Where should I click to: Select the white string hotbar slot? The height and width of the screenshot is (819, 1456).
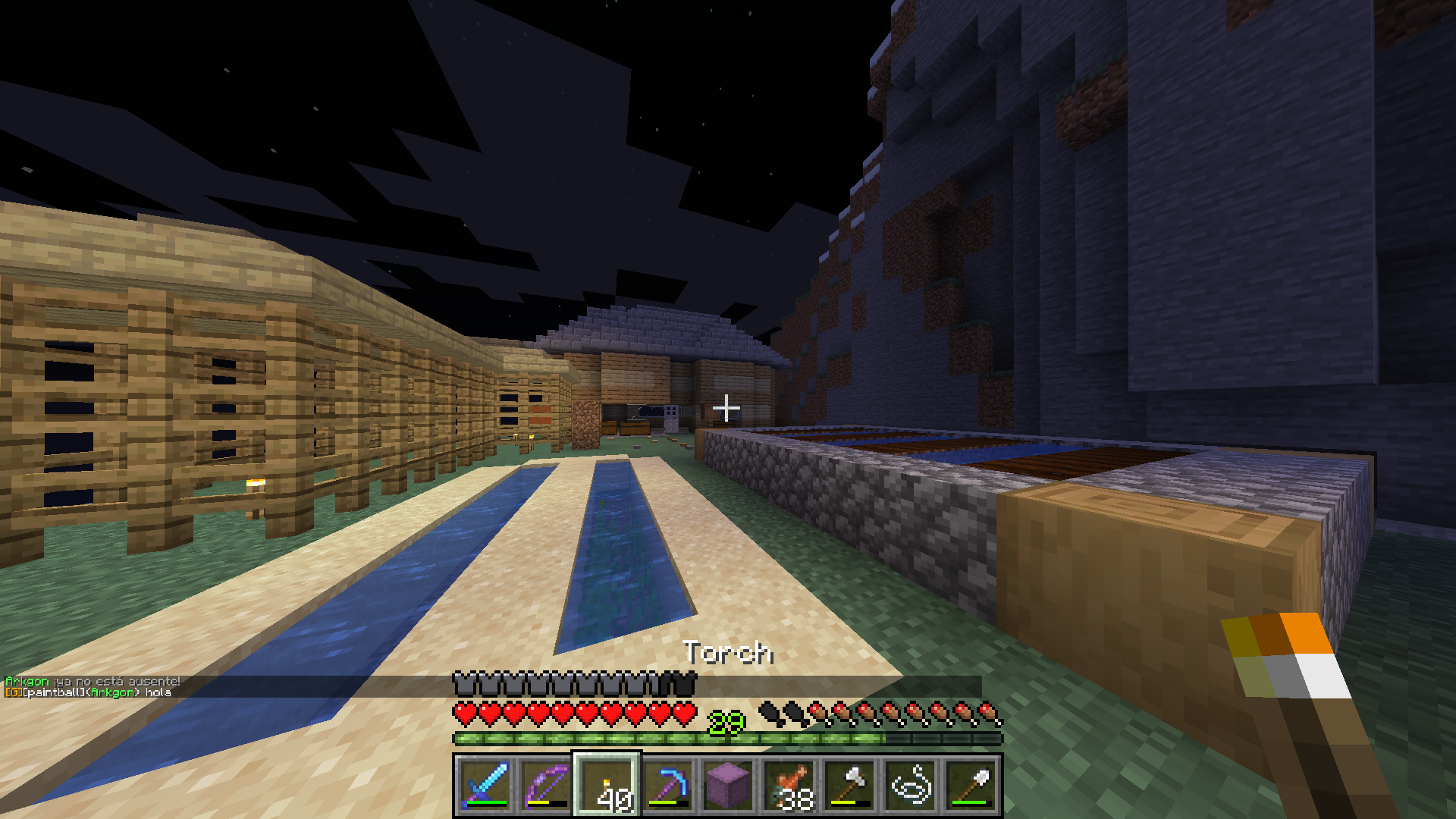pos(910,785)
